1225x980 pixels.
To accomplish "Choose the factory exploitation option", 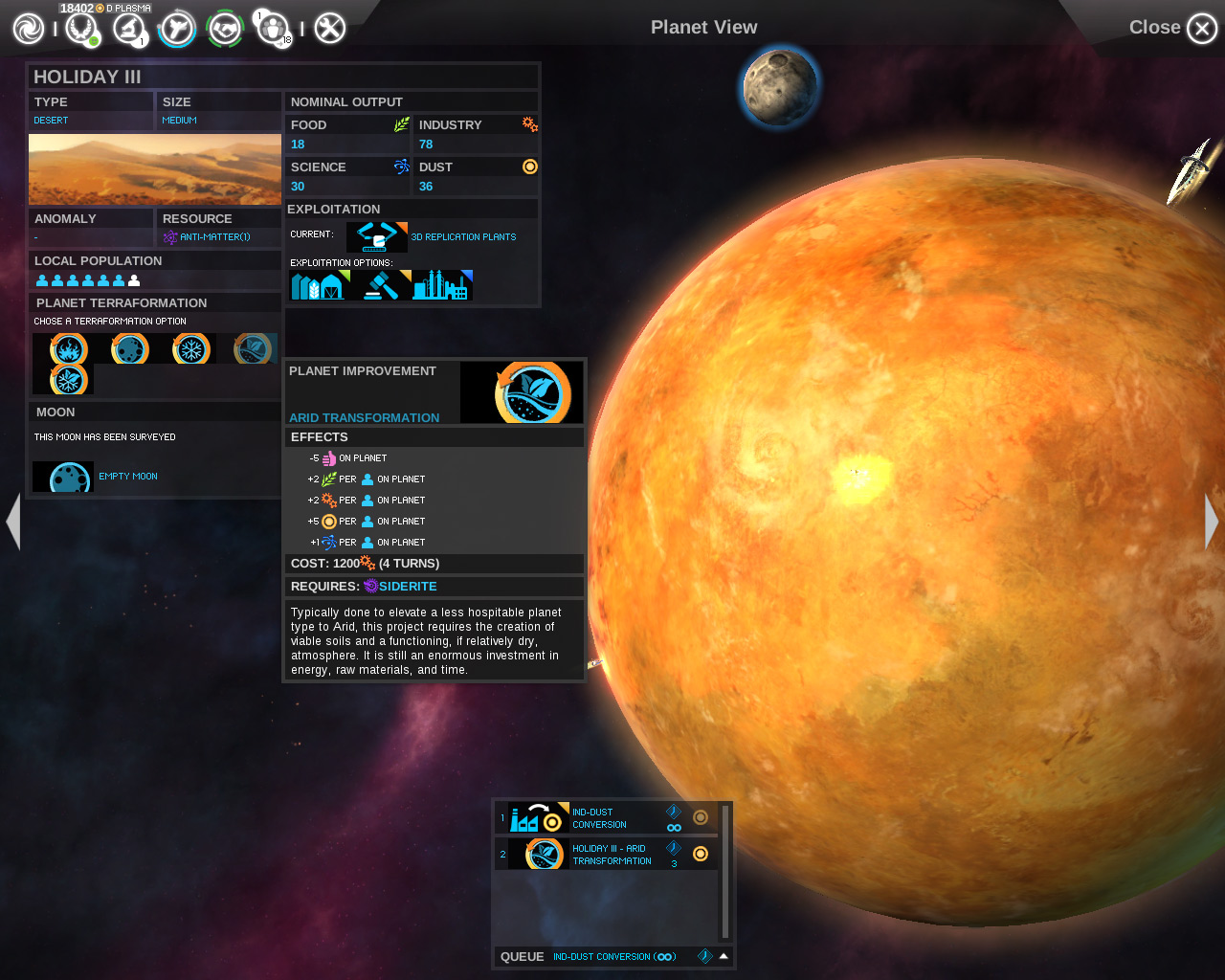I will [x=442, y=285].
